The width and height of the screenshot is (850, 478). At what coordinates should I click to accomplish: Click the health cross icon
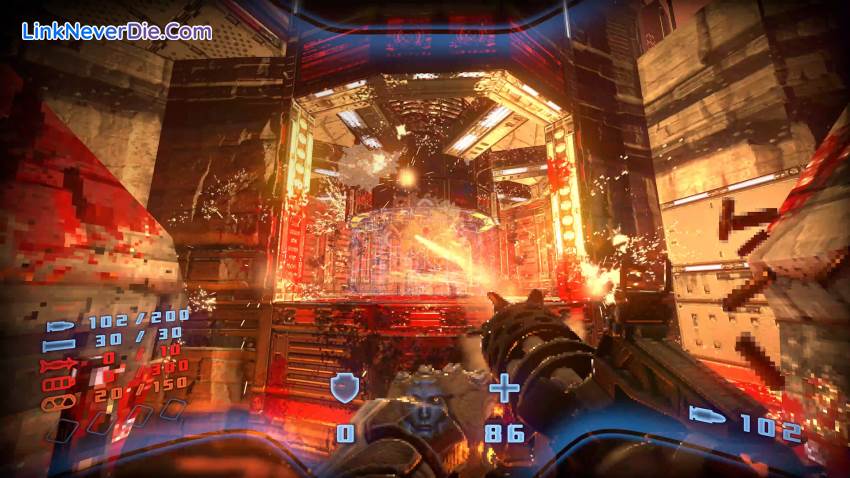point(504,387)
